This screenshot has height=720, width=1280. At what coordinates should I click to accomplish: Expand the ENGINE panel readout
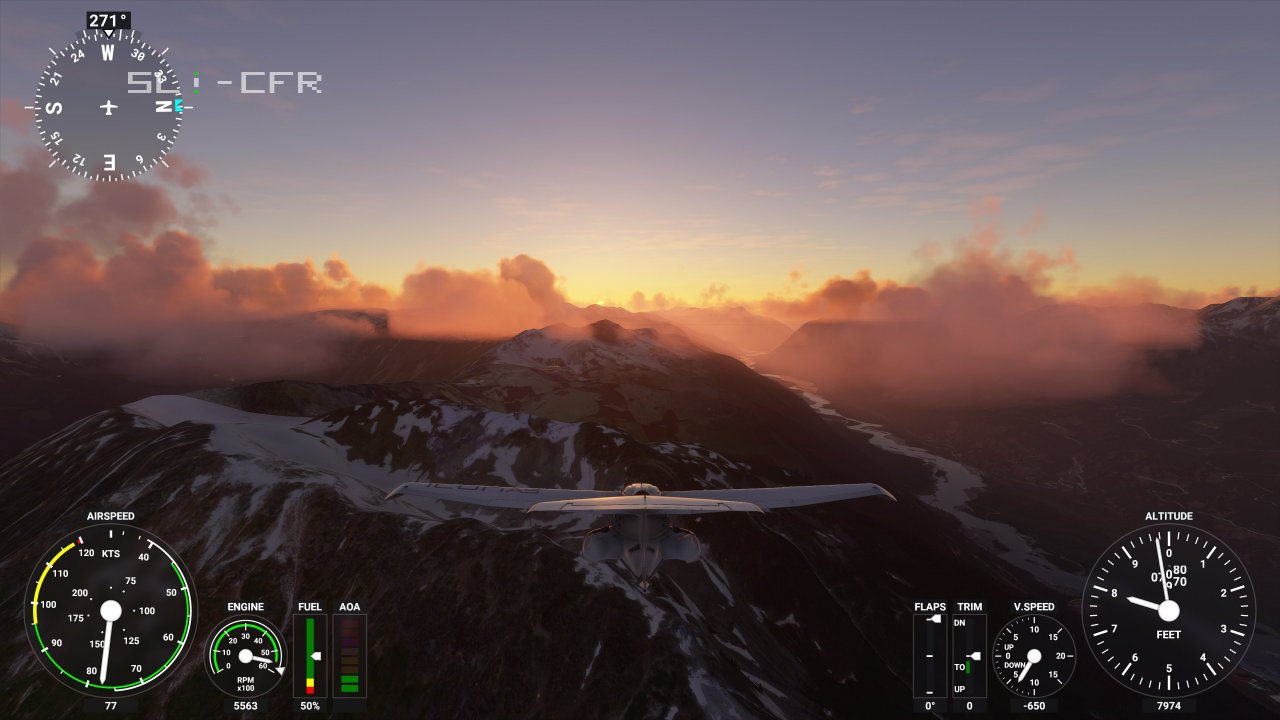coord(245,606)
